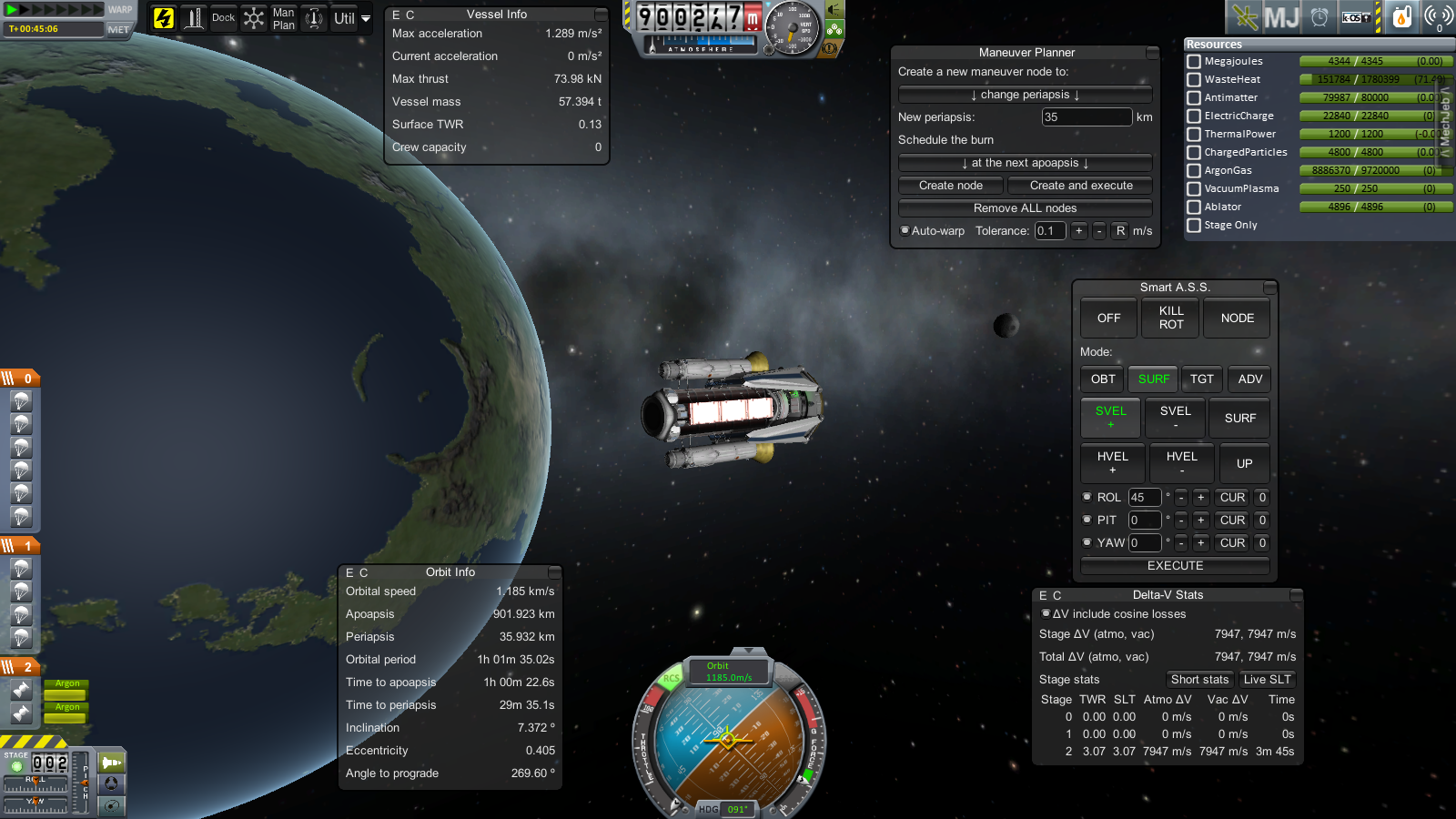The height and width of the screenshot is (819, 1456).
Task: Open the change periapsis dropdown
Action: tap(1025, 95)
